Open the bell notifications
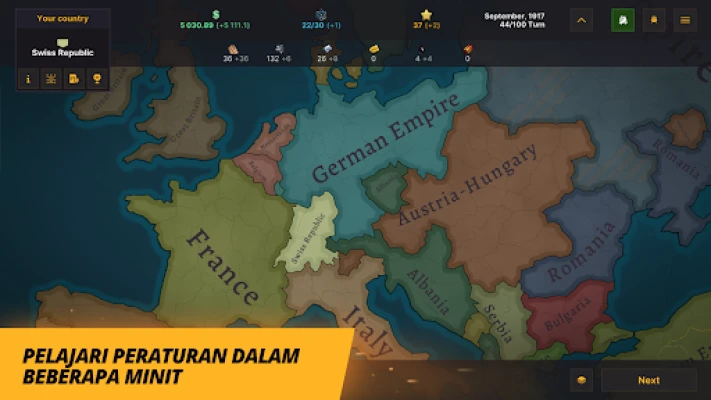711x400 pixels. (x=654, y=19)
